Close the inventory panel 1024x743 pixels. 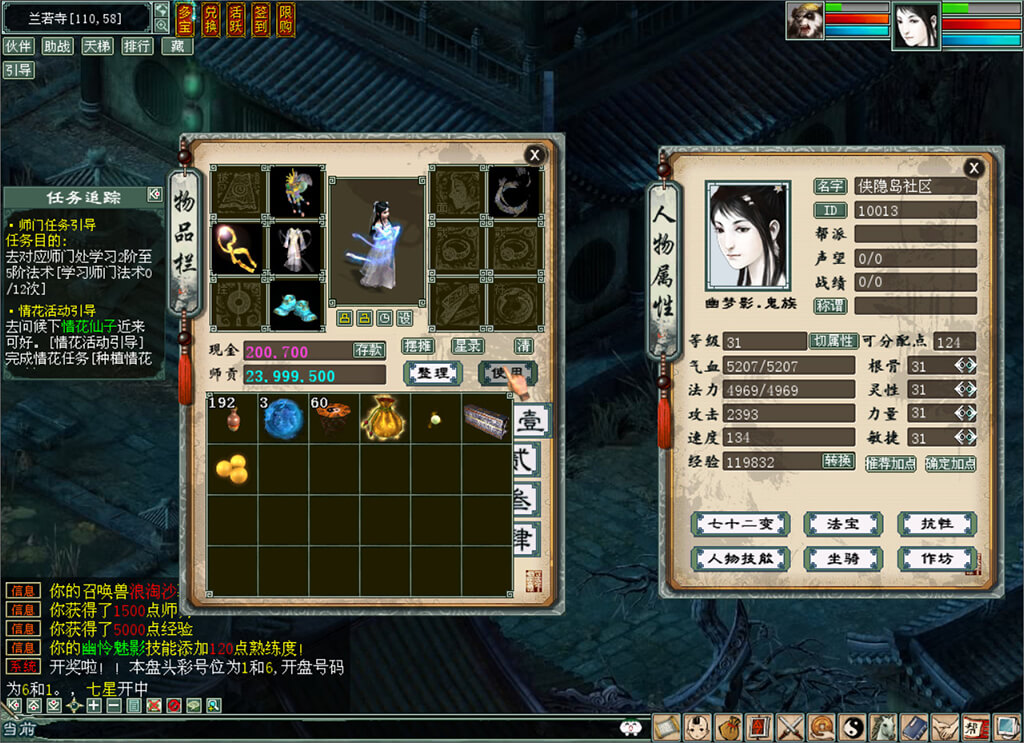click(535, 154)
